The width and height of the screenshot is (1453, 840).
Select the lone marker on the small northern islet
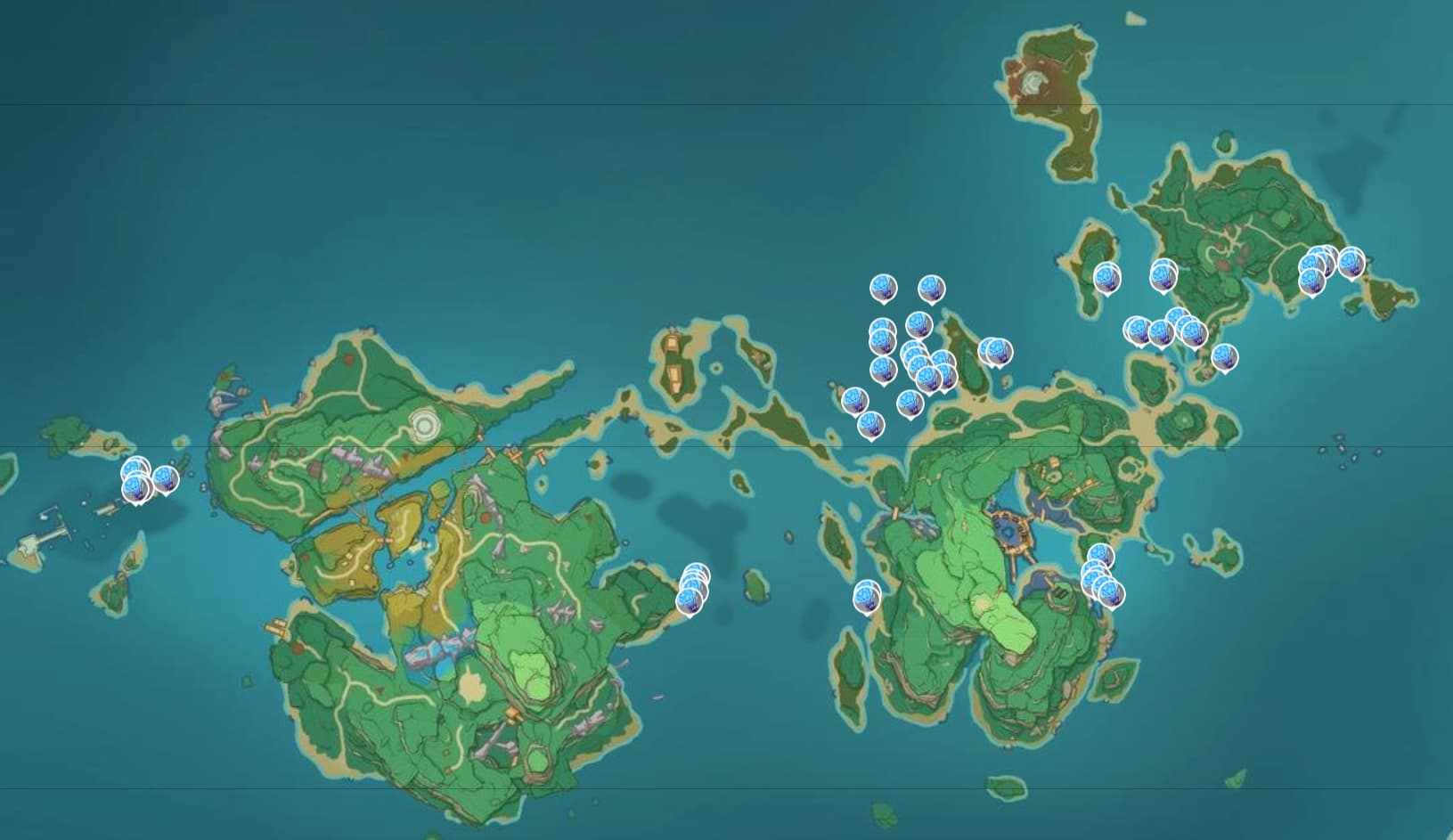(x=1107, y=278)
